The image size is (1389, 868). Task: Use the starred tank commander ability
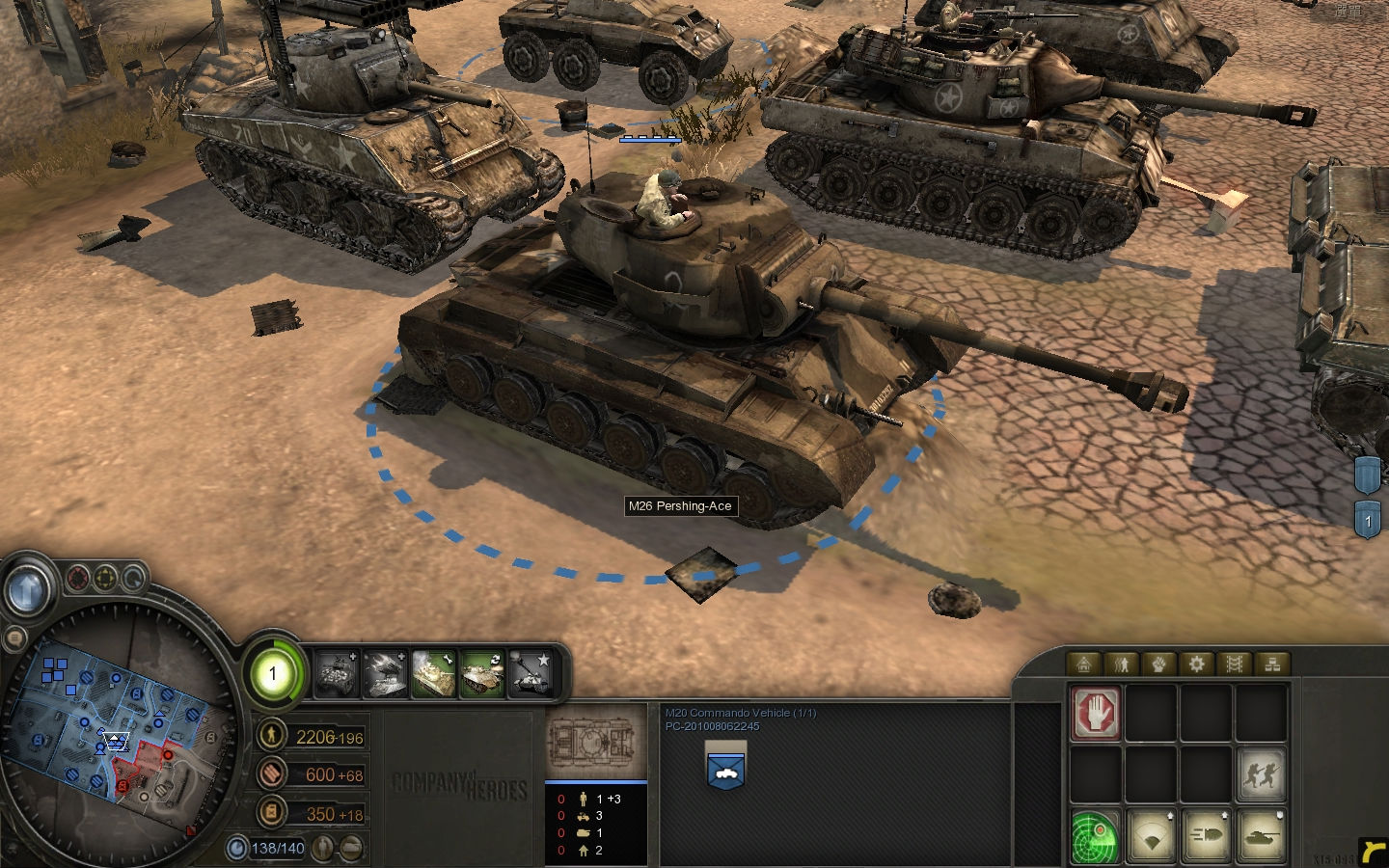(530, 672)
